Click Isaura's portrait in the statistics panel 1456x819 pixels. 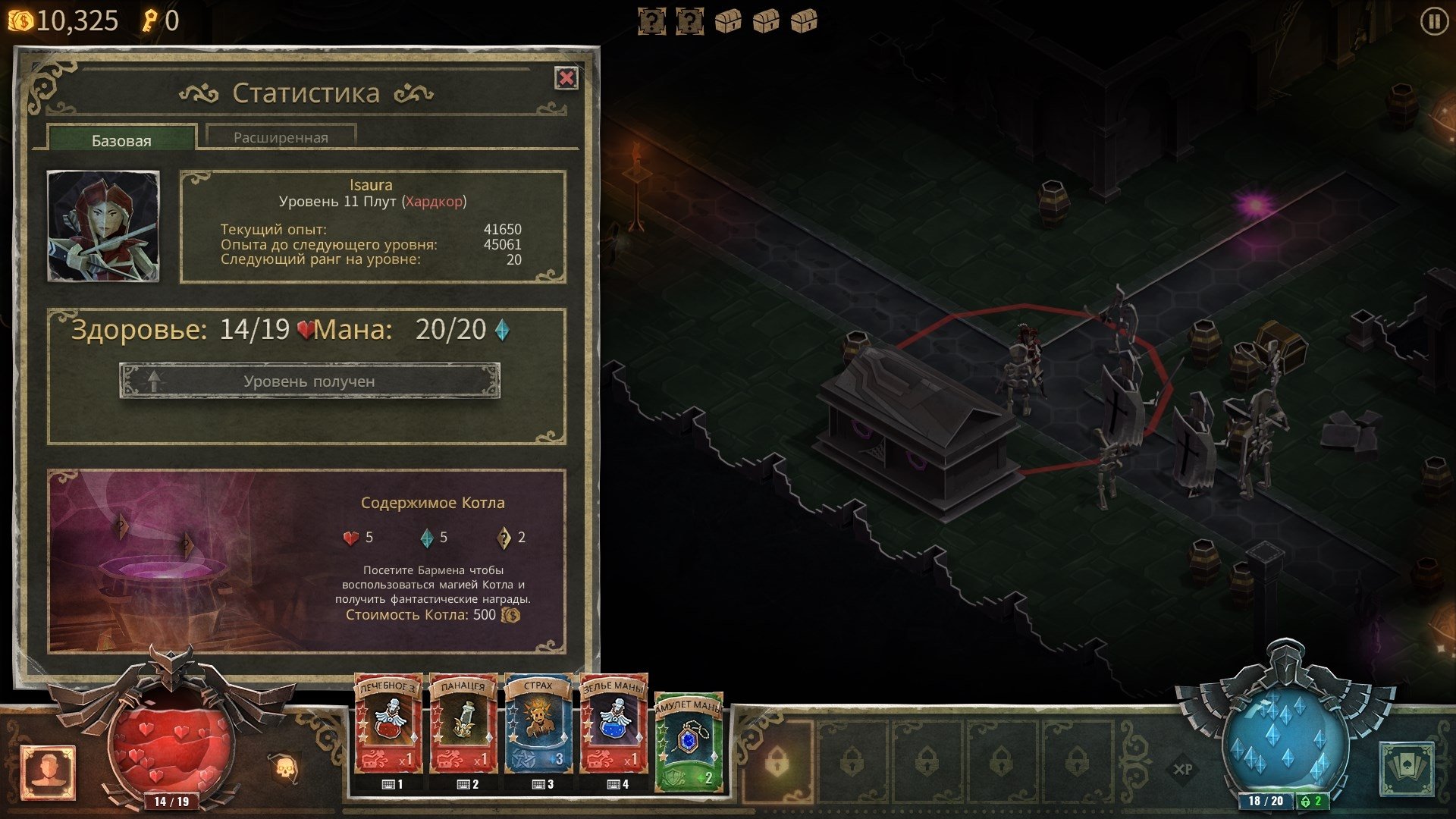pos(103,226)
